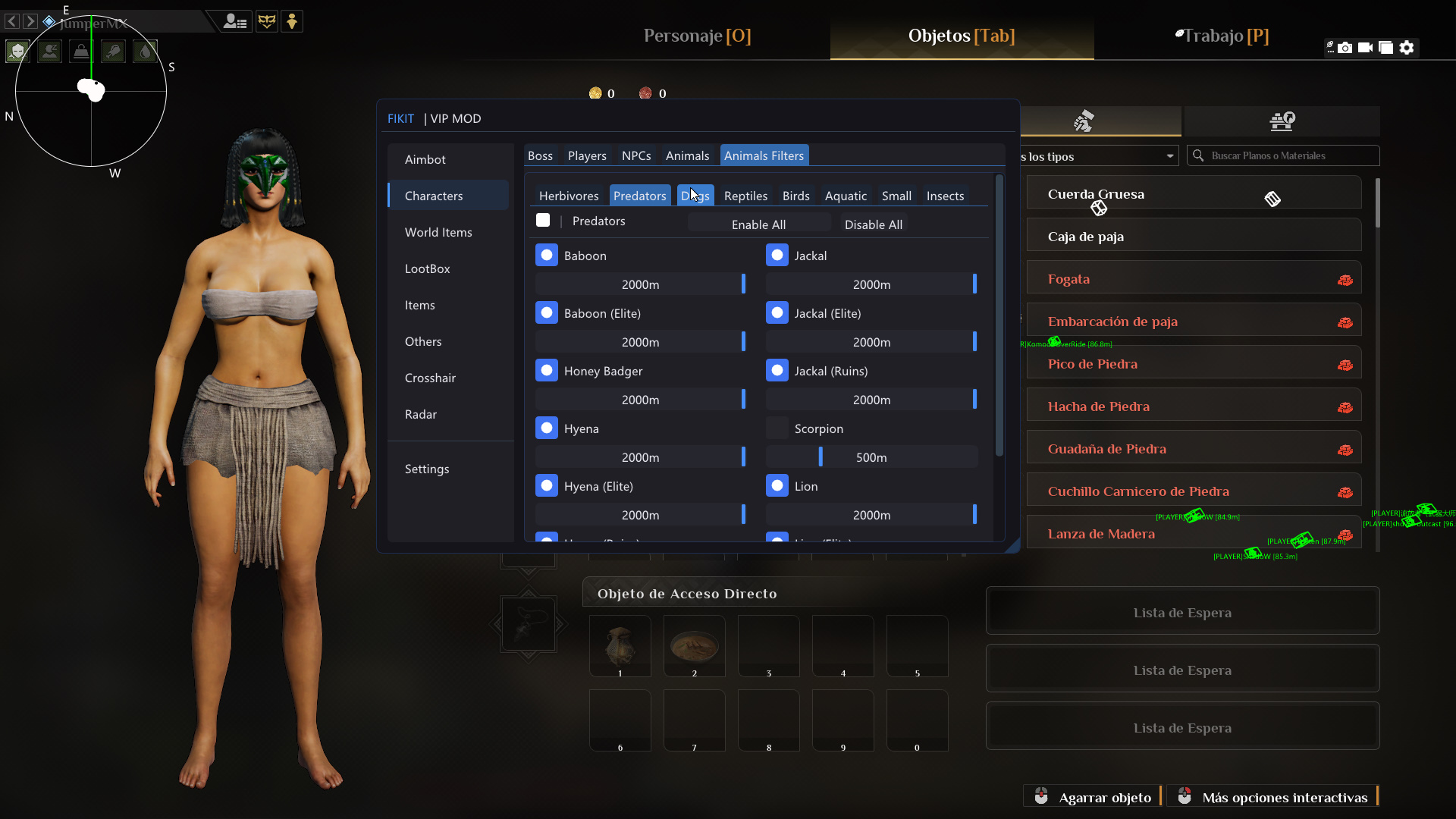Image resolution: width=1456 pixels, height=819 pixels.
Task: Click the golden mask emblem near character name
Action: coord(267,20)
